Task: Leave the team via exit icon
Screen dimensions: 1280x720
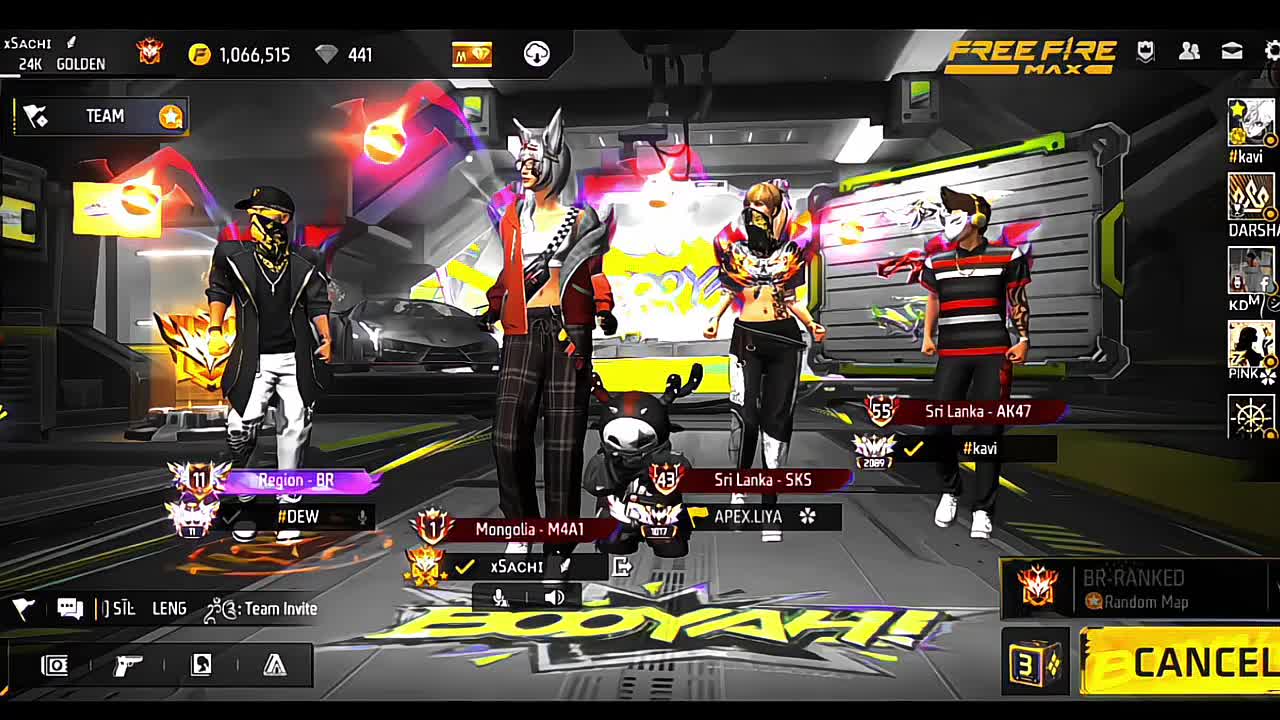Action: pyautogui.click(x=622, y=567)
